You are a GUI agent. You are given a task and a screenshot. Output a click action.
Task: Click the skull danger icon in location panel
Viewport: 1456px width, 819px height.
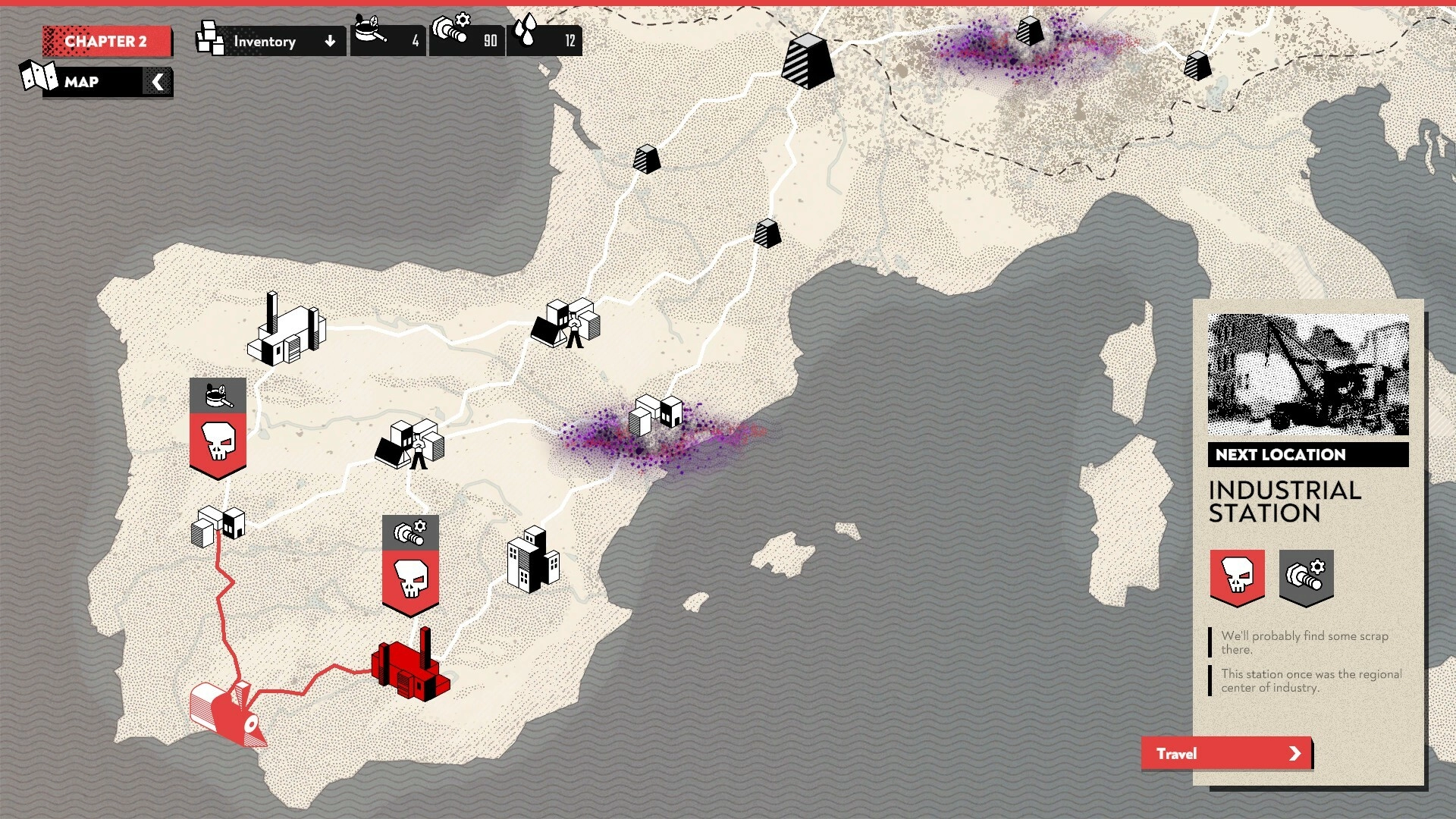tap(1237, 576)
